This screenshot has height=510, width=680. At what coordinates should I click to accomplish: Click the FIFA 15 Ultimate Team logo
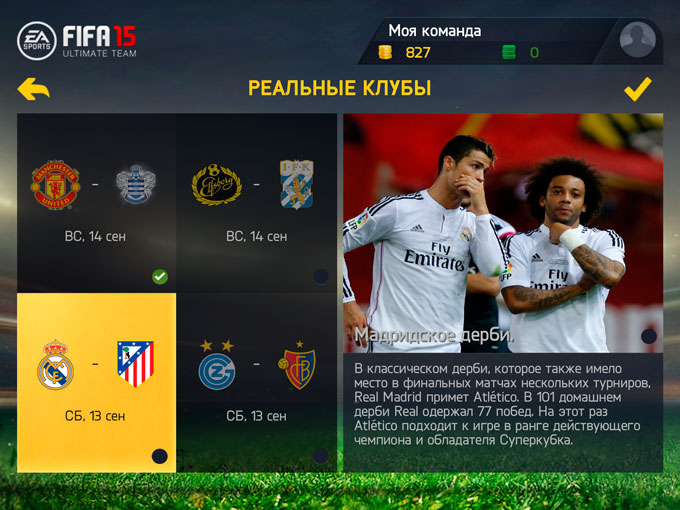click(x=78, y=40)
